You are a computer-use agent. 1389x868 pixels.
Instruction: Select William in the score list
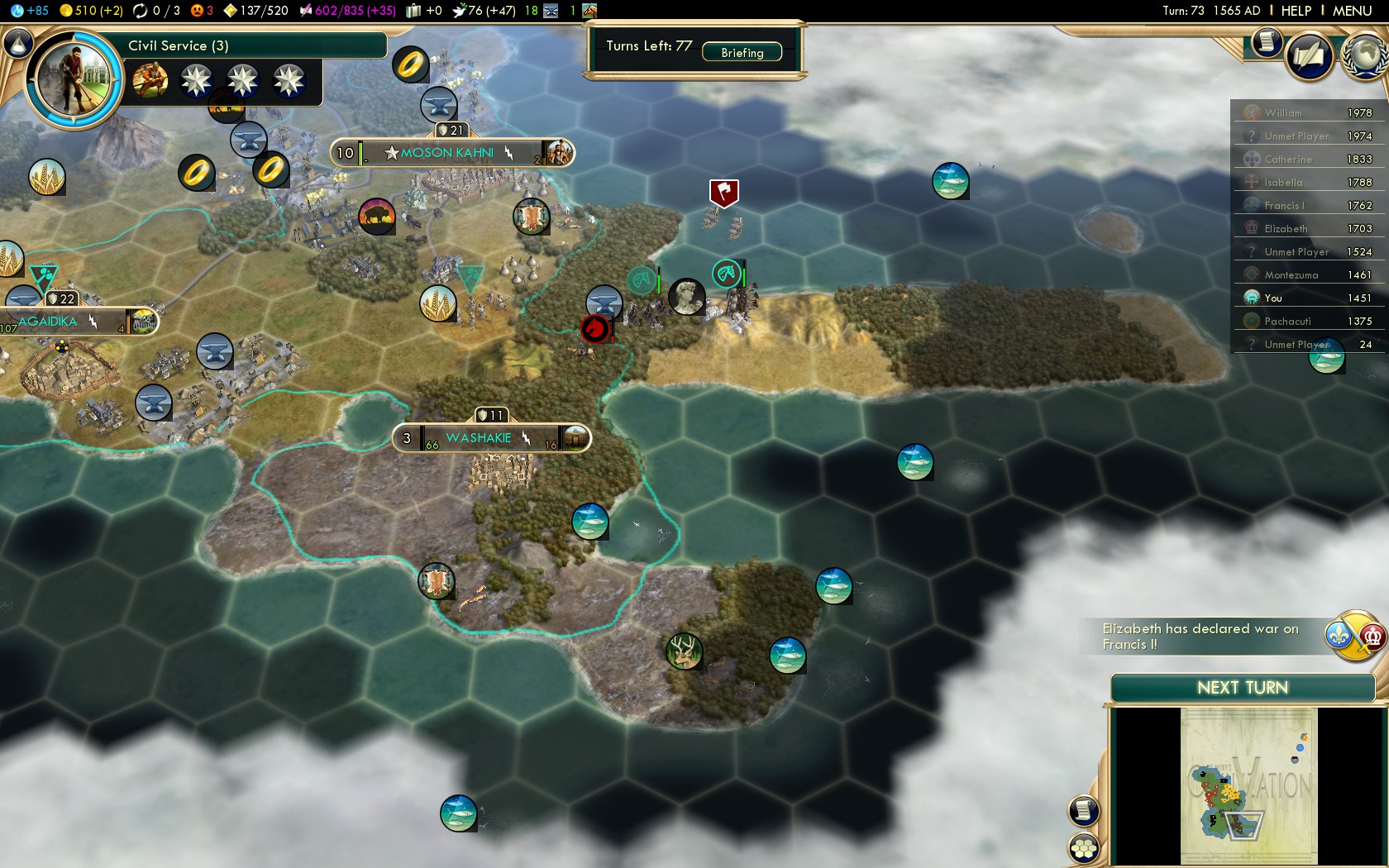pos(1283,113)
